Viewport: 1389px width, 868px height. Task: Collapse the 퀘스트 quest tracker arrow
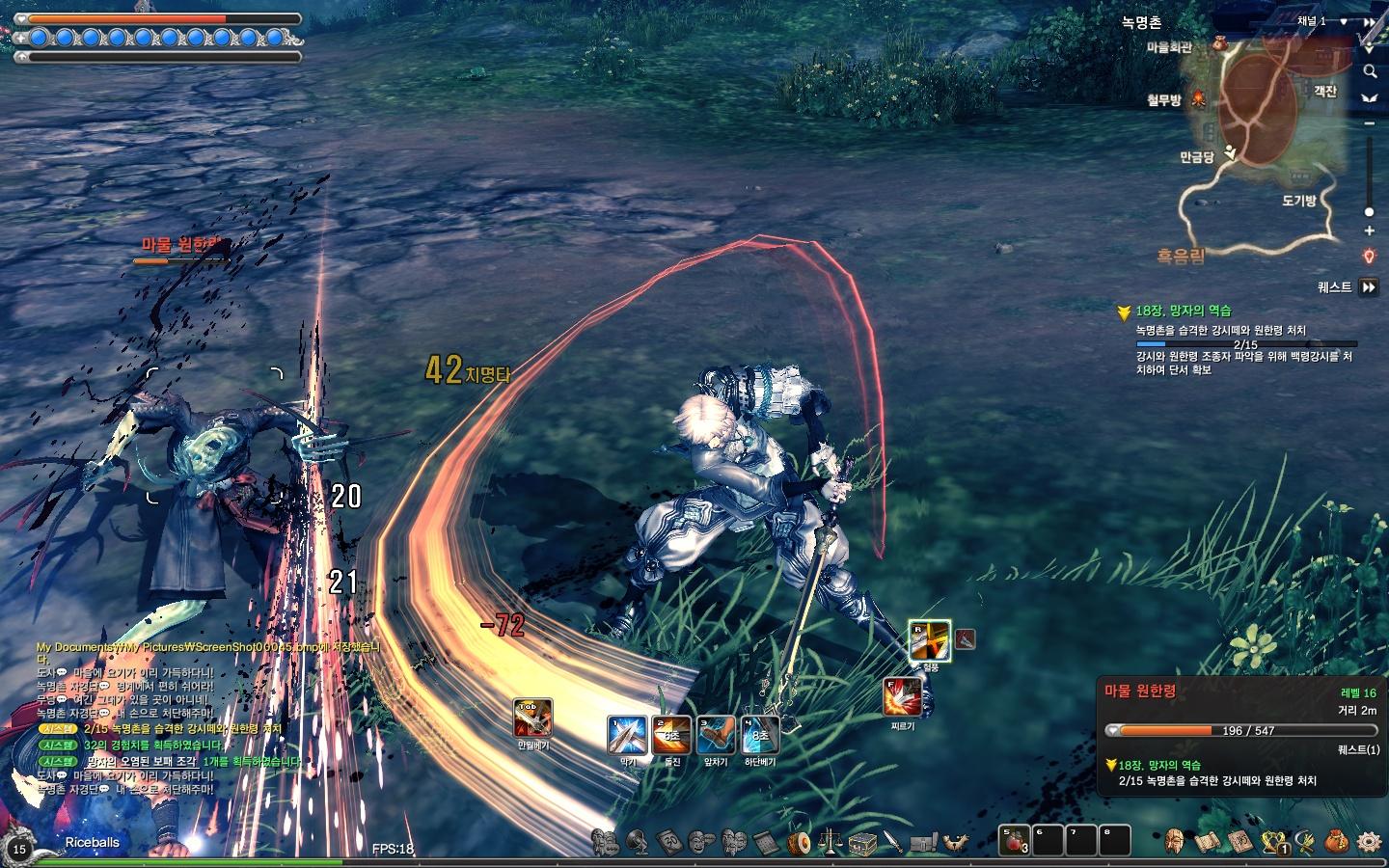point(1369,287)
